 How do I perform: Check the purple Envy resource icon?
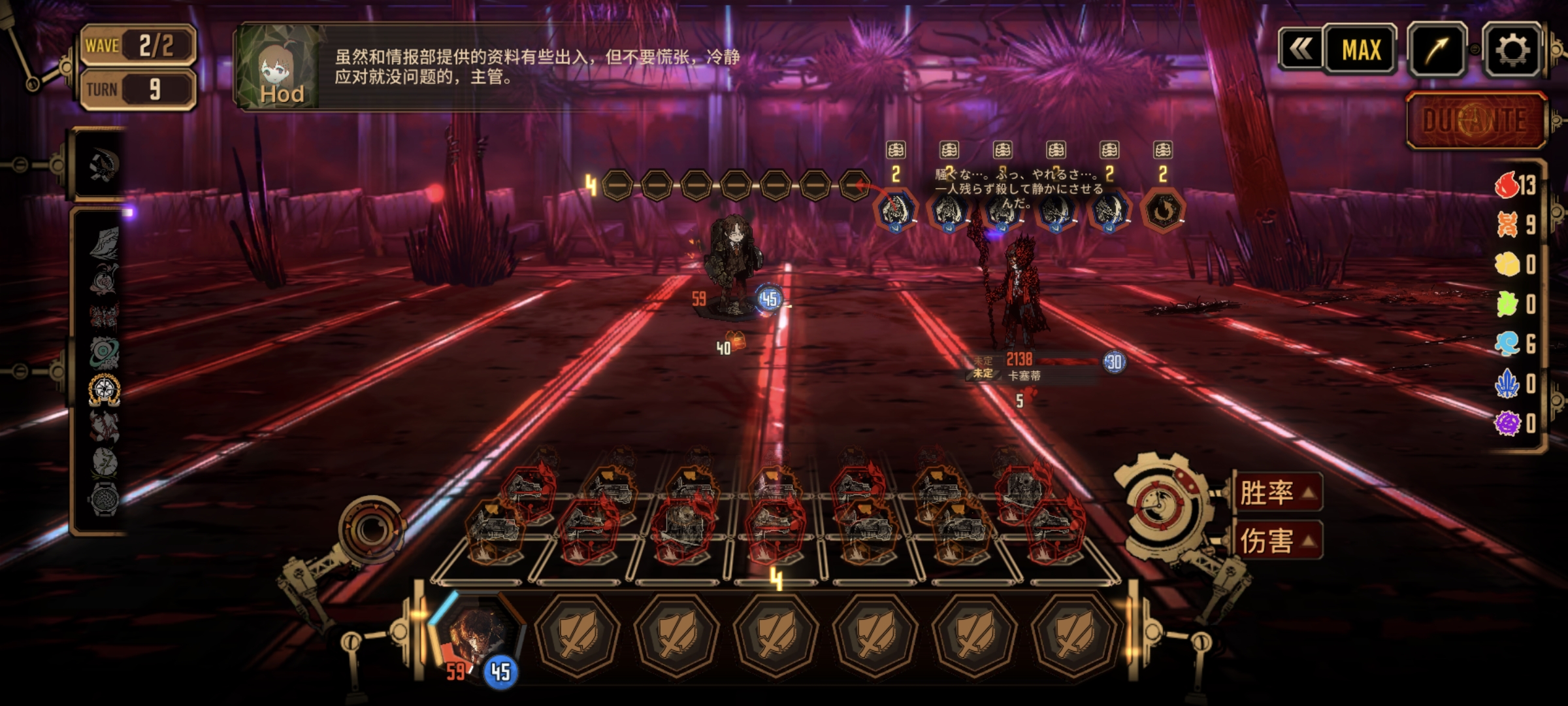pos(1507,423)
